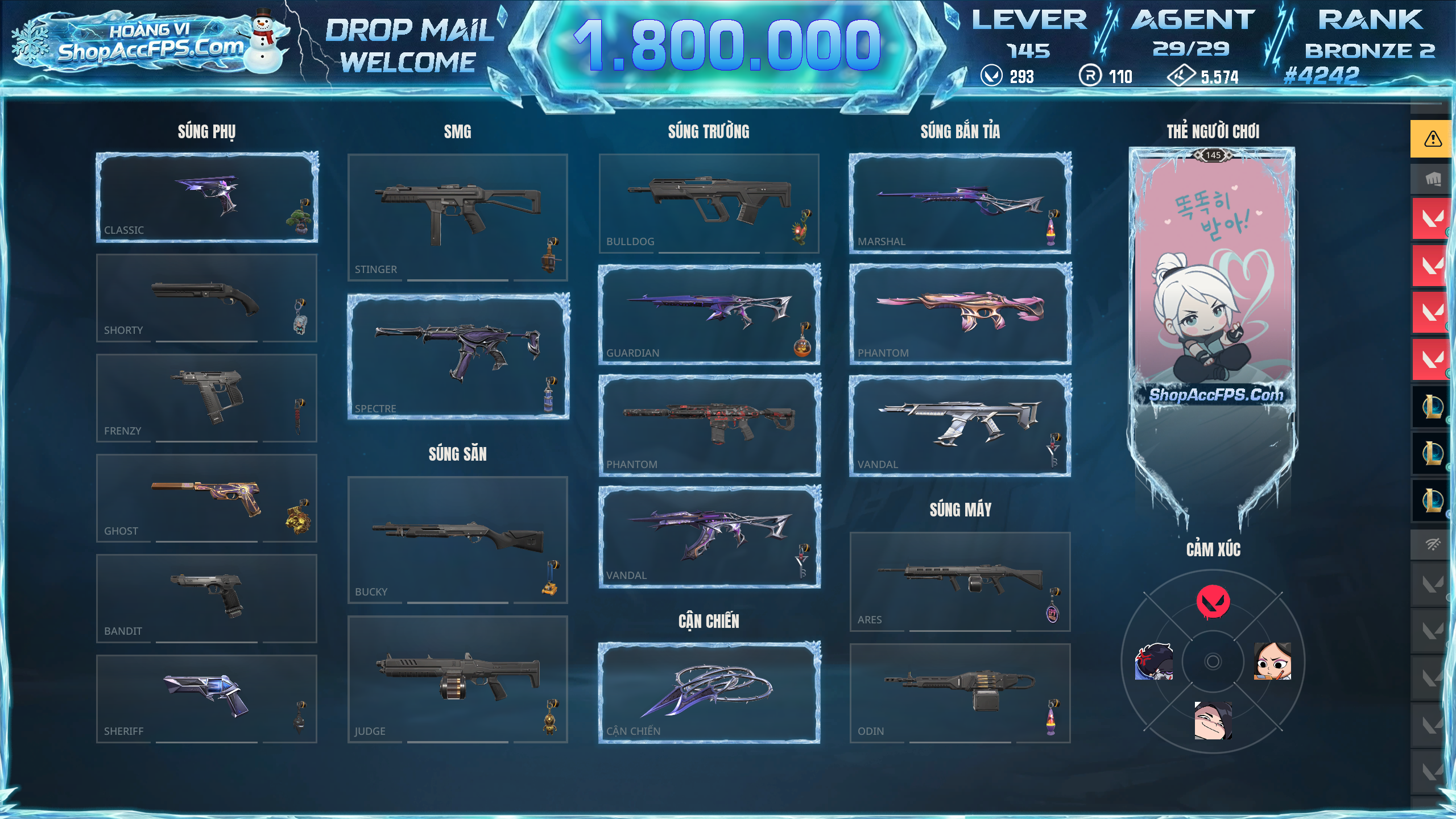Open the Bandit weapon slot
This screenshot has height=819, width=1456.
click(206, 598)
